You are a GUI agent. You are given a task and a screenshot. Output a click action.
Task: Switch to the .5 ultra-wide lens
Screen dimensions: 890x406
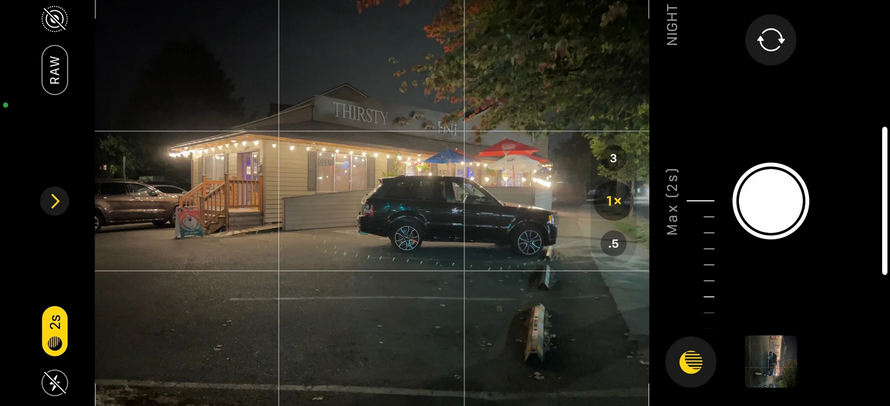tap(613, 244)
